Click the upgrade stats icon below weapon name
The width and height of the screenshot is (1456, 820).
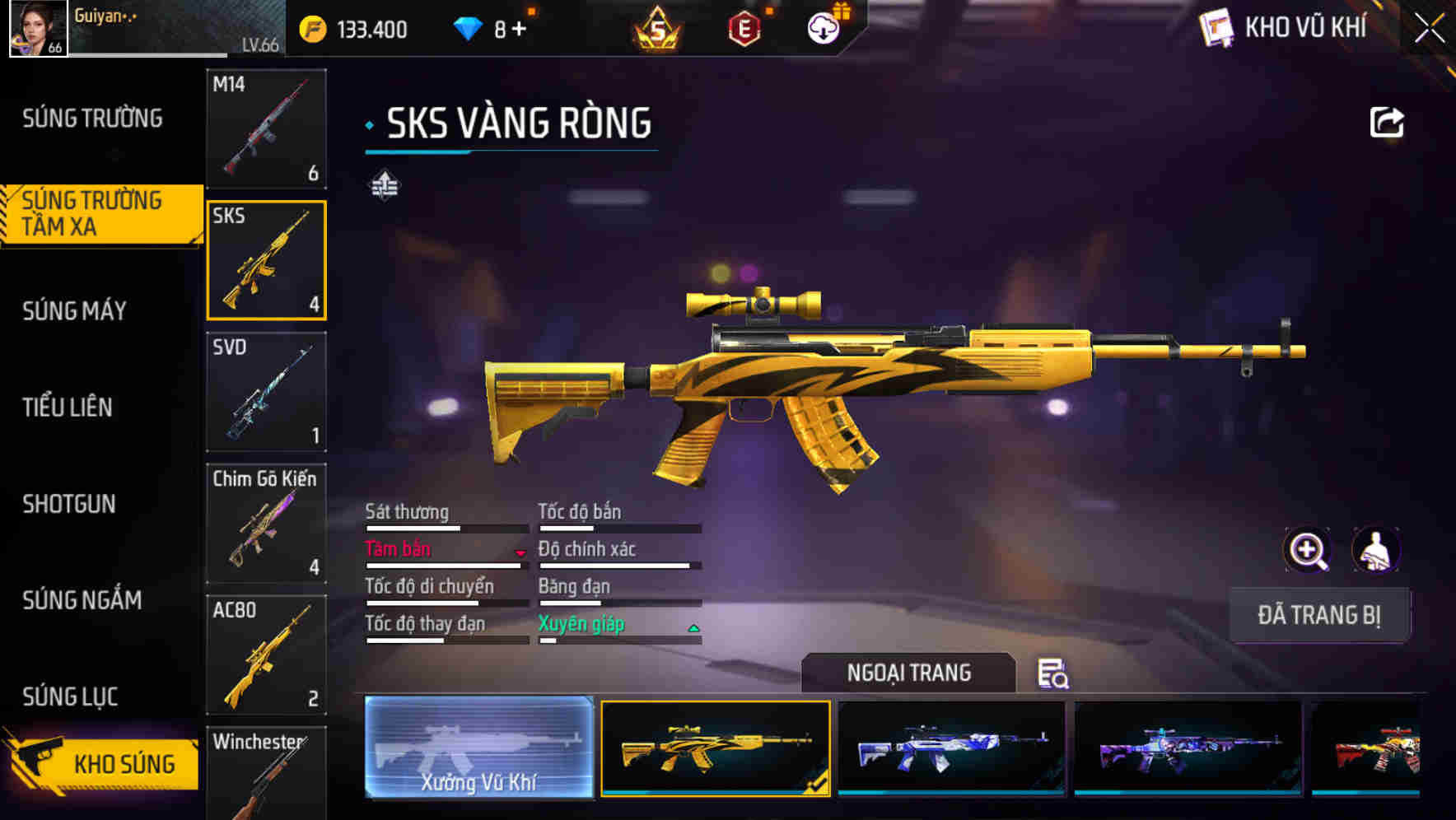[x=385, y=186]
